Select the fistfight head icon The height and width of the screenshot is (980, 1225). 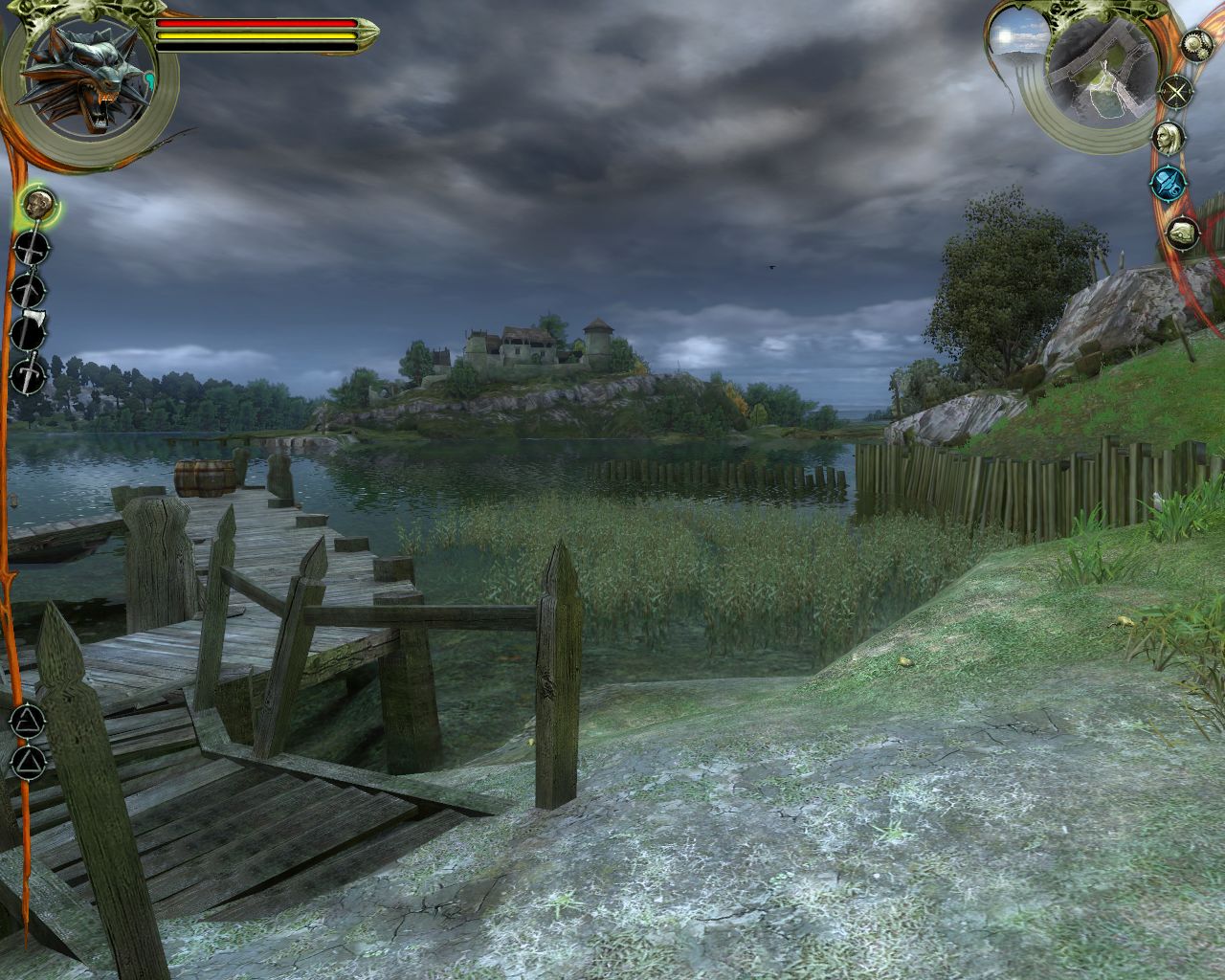tap(39, 204)
